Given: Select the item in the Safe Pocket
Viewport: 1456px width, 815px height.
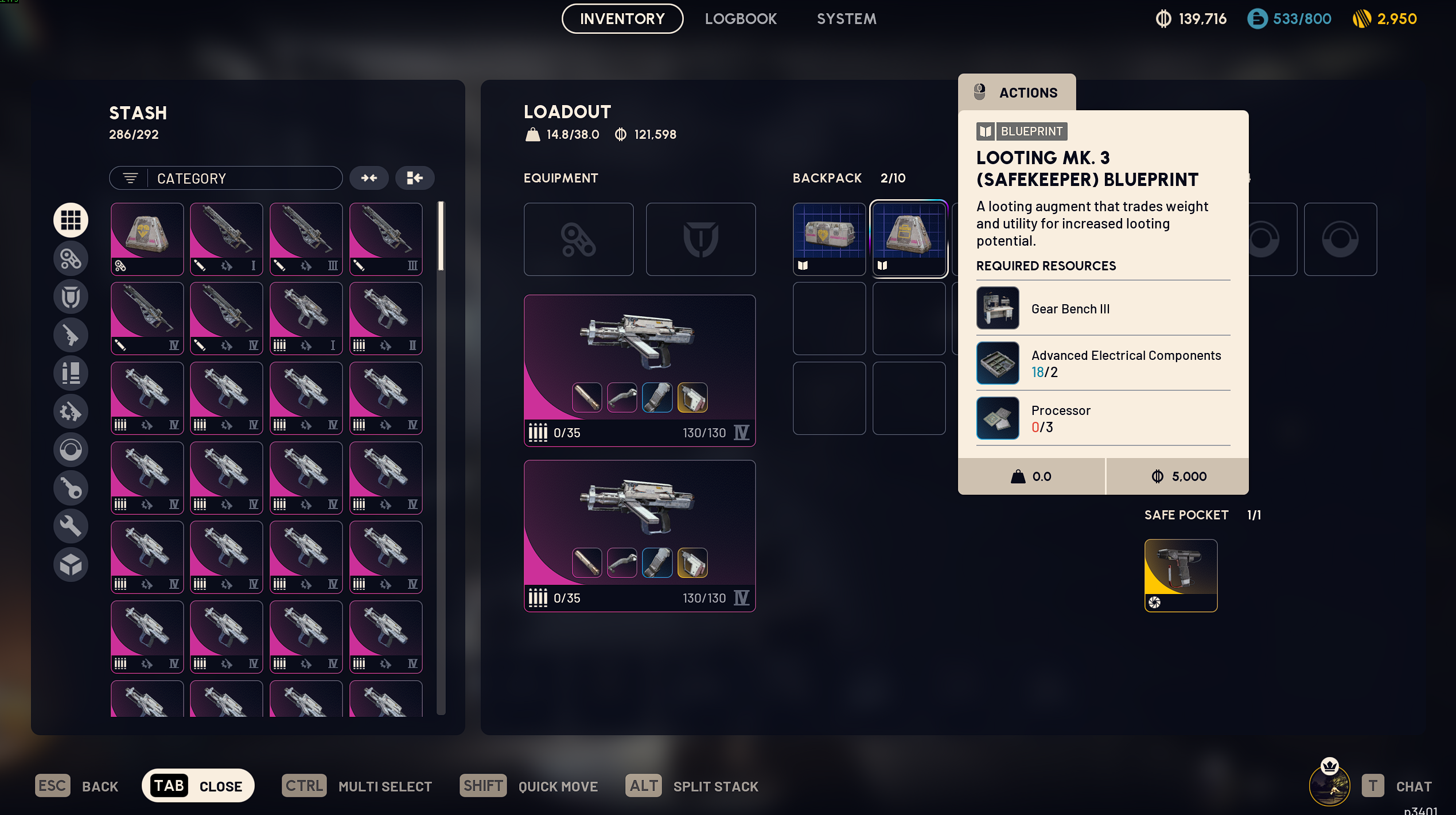Looking at the screenshot, I should click(x=1181, y=575).
